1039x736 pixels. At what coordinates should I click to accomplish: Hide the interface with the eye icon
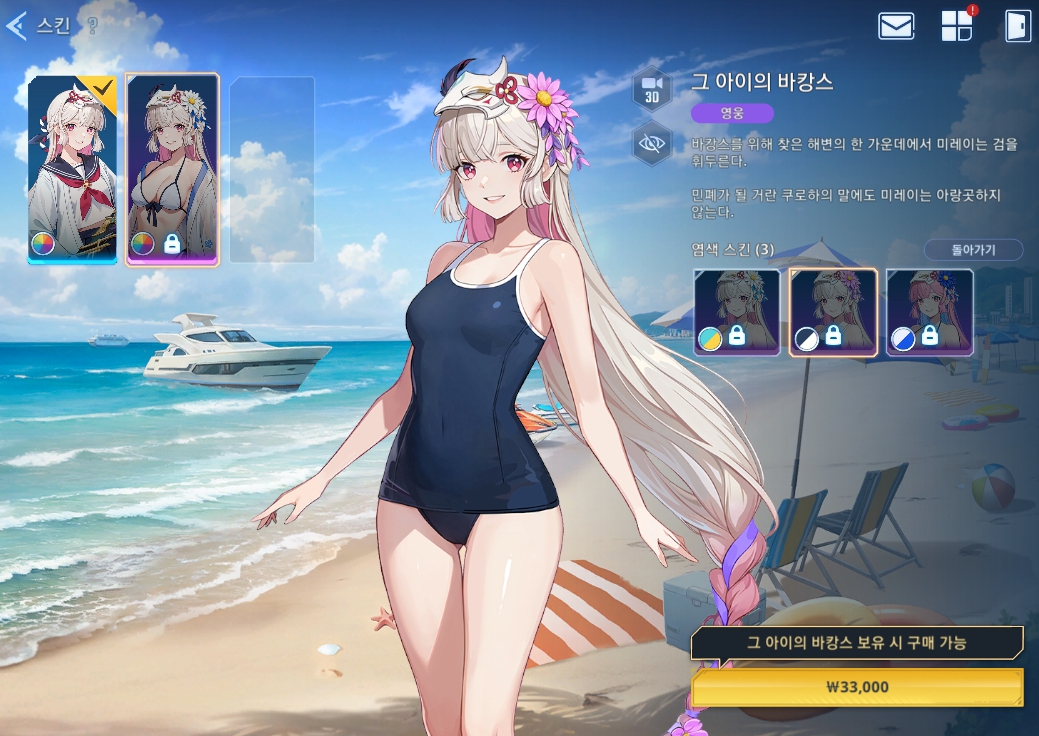[x=652, y=144]
